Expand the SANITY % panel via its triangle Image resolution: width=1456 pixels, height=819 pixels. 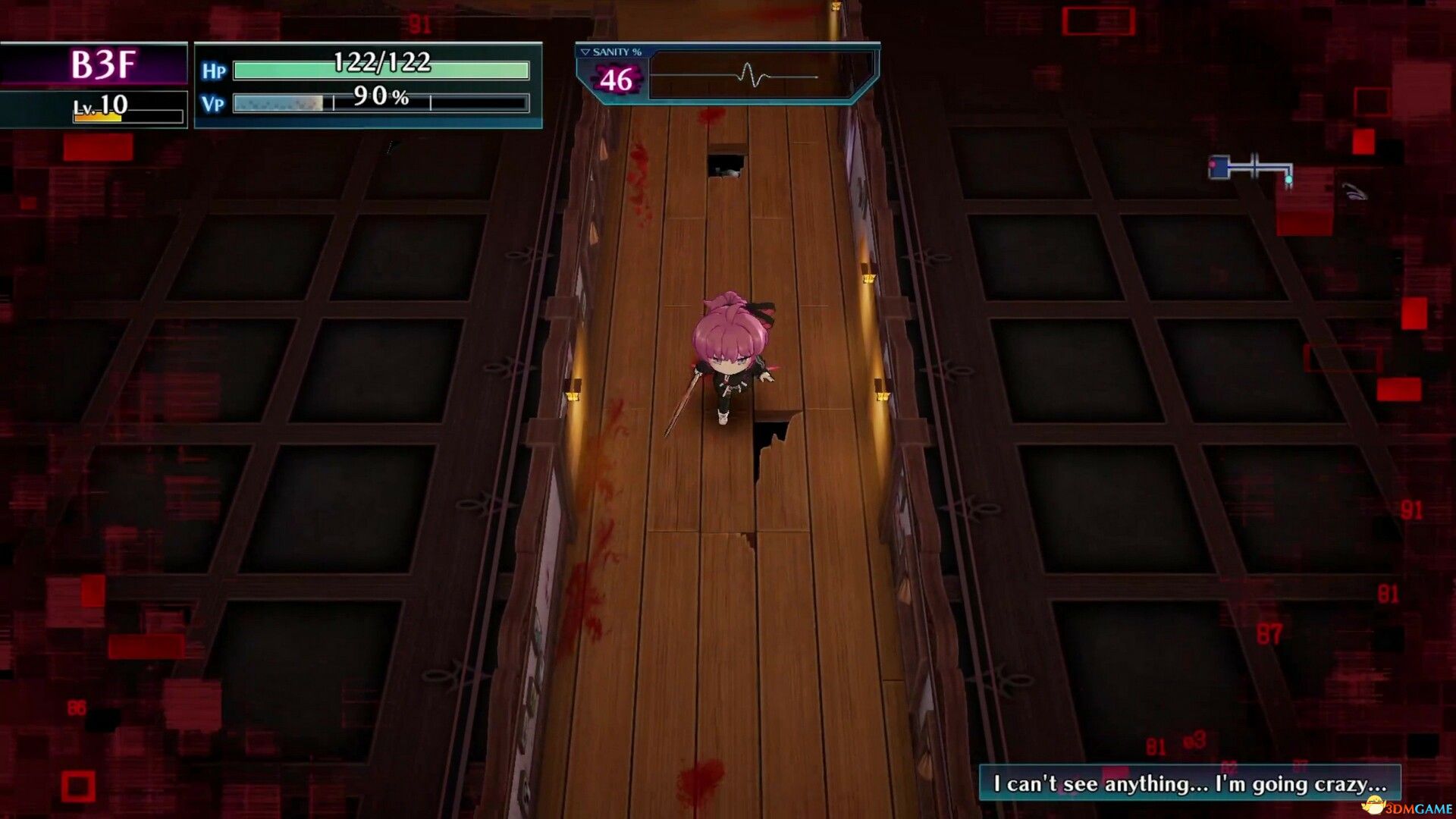pos(585,52)
